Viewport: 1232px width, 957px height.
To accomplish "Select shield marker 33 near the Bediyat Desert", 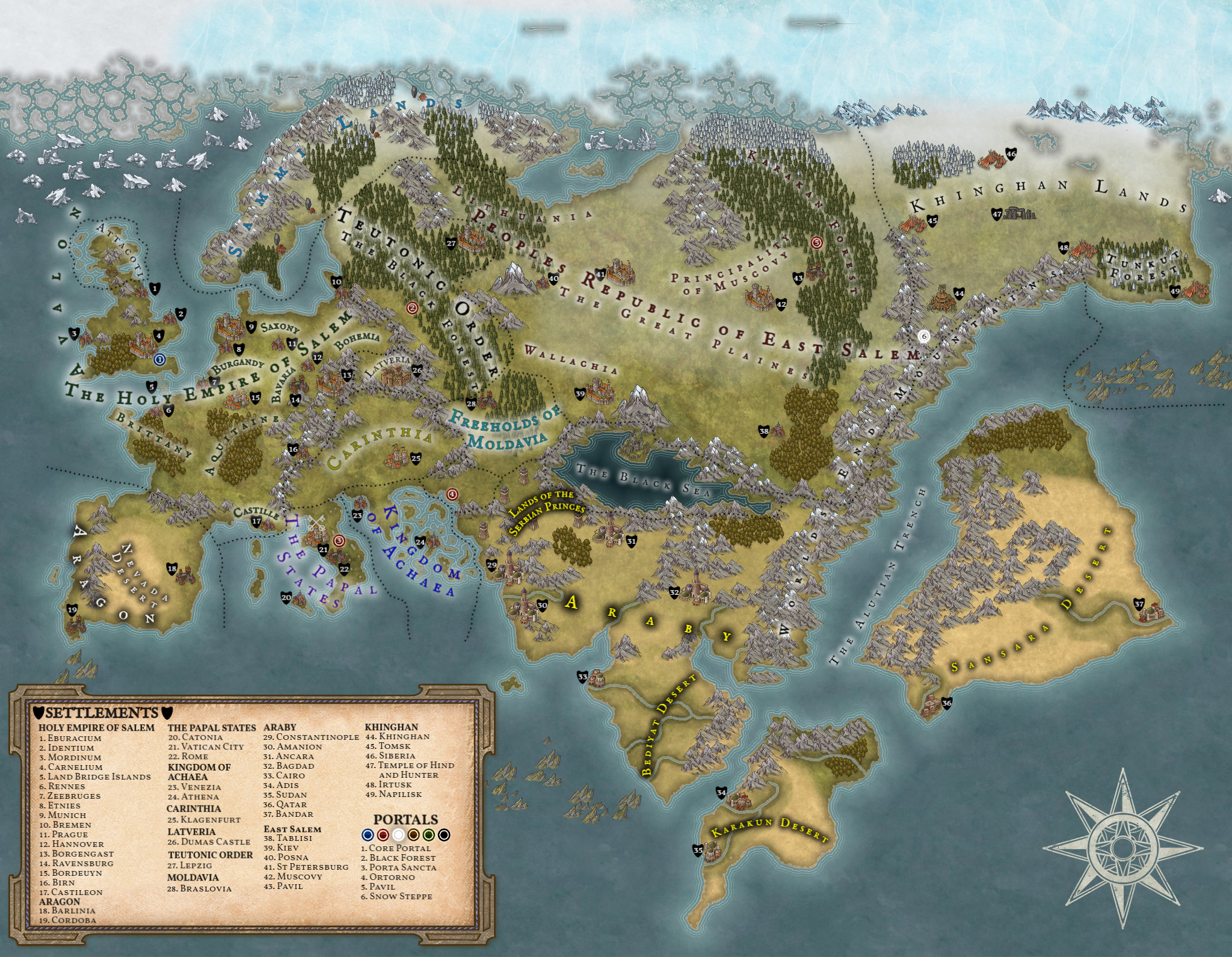I will tap(582, 677).
